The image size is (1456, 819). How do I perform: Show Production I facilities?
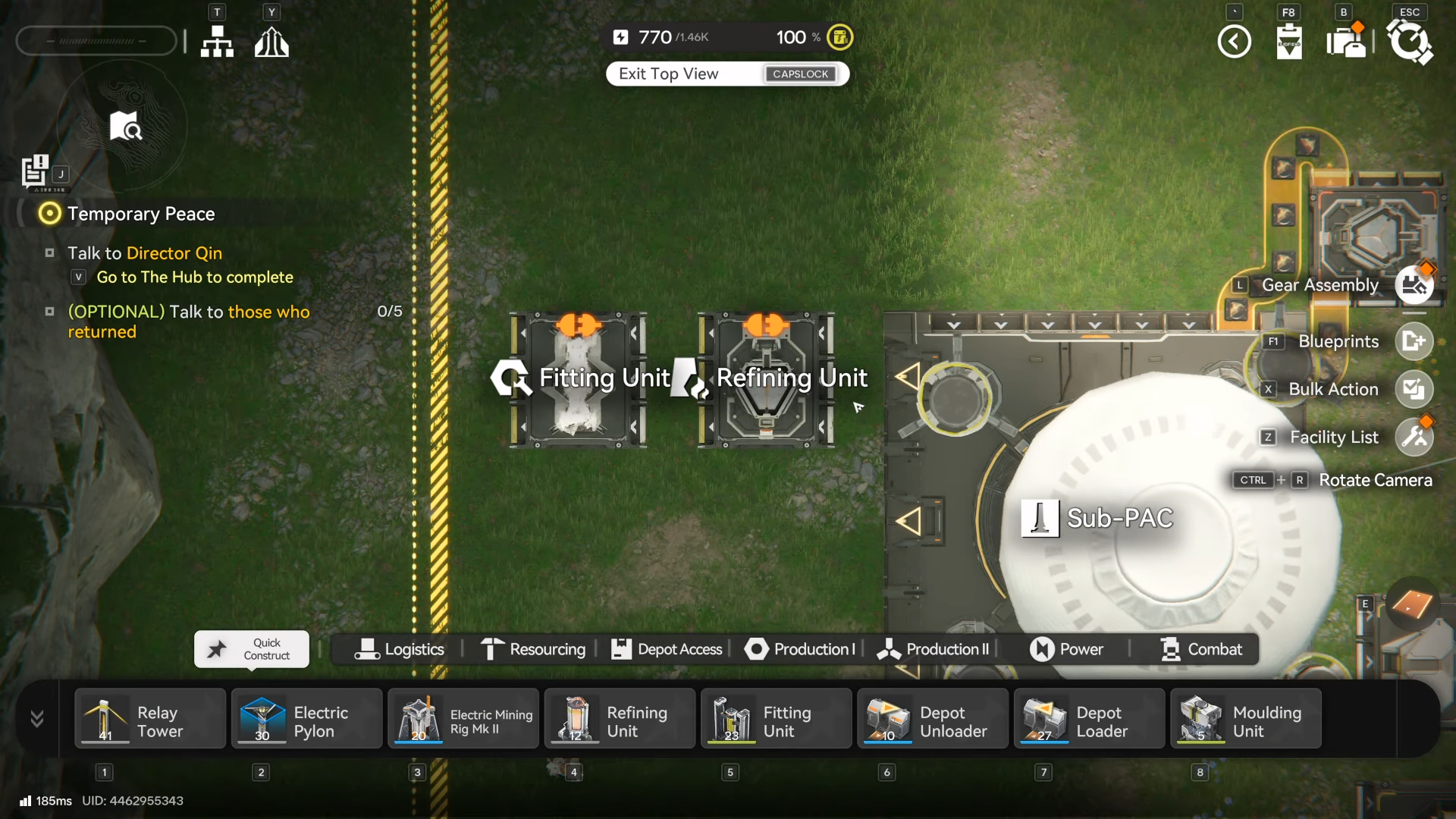tap(800, 649)
